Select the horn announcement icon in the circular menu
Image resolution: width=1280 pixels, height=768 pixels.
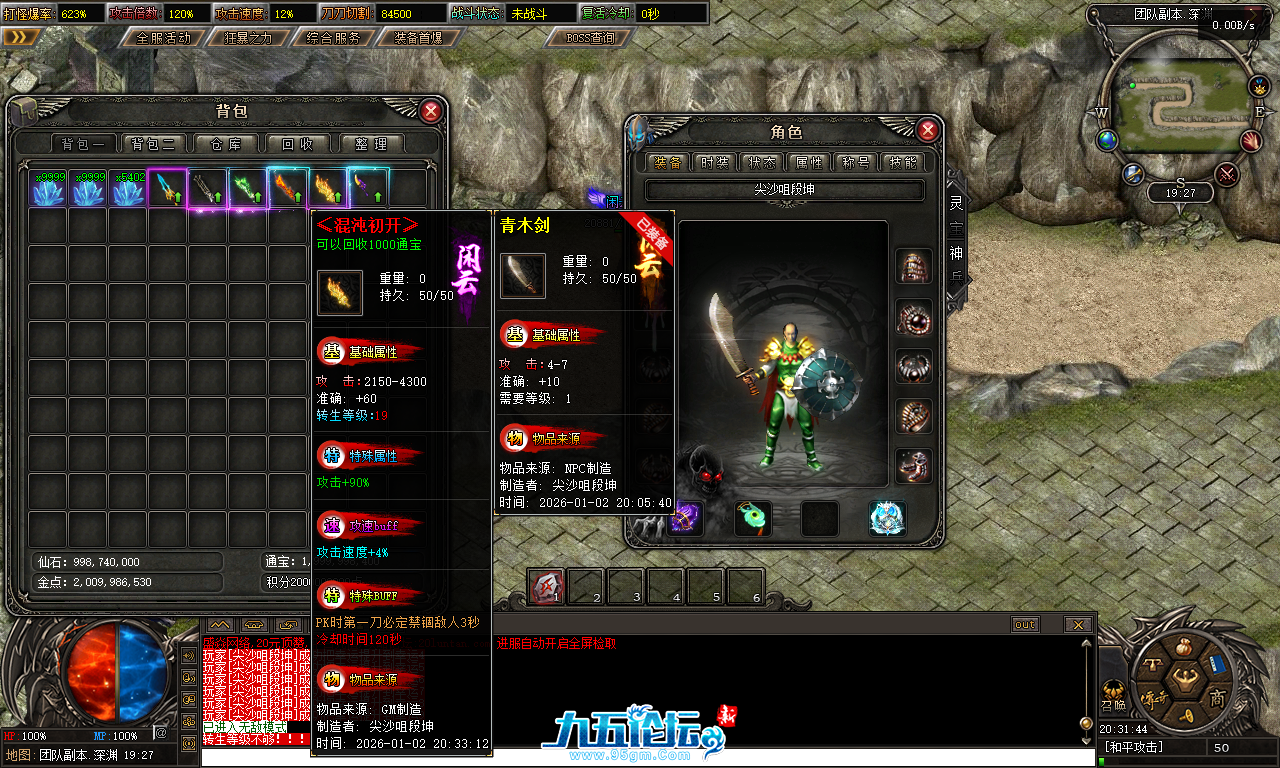1186,715
